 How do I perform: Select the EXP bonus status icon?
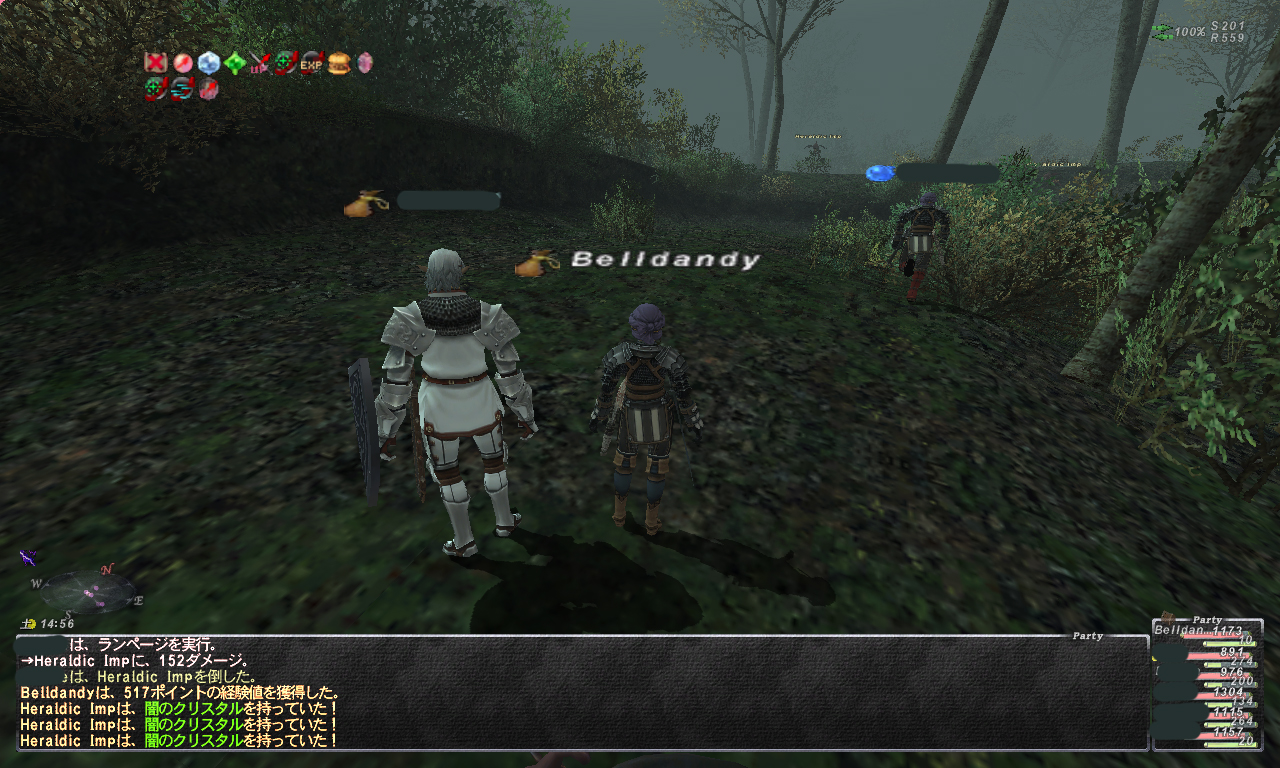[312, 63]
